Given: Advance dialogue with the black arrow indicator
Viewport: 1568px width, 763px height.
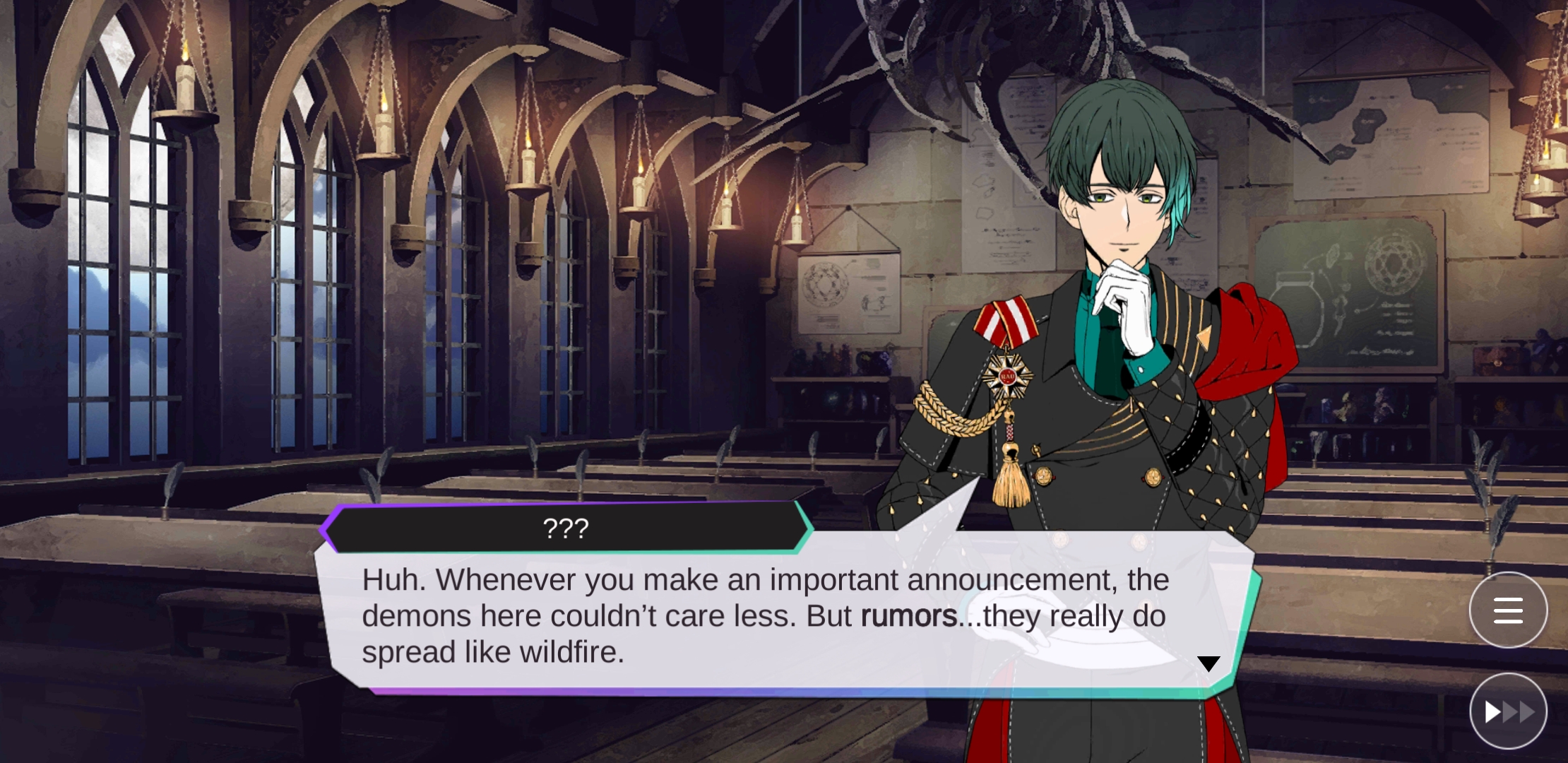Looking at the screenshot, I should pos(1208,663).
